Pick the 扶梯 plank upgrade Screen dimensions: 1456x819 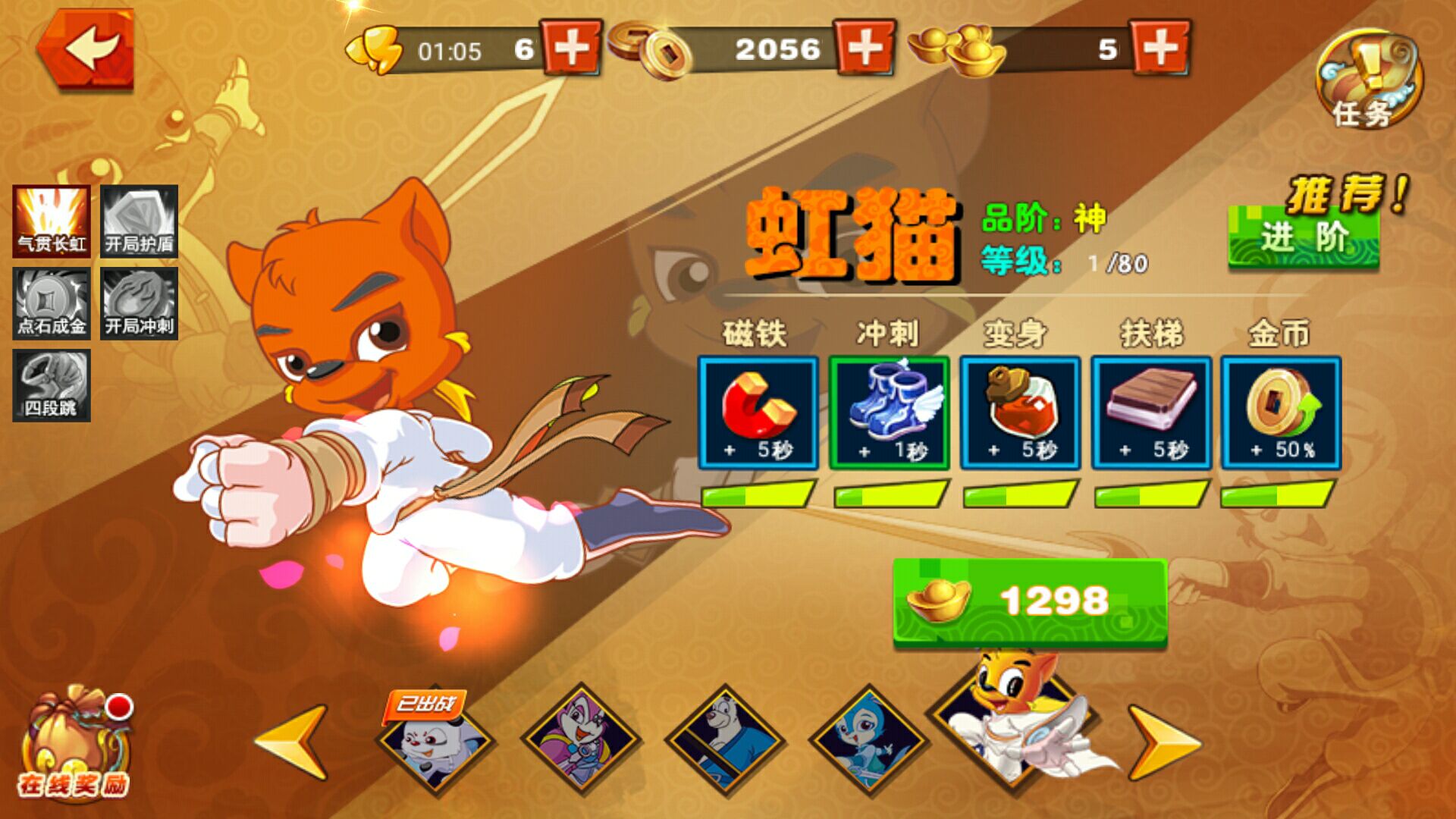coord(1151,413)
